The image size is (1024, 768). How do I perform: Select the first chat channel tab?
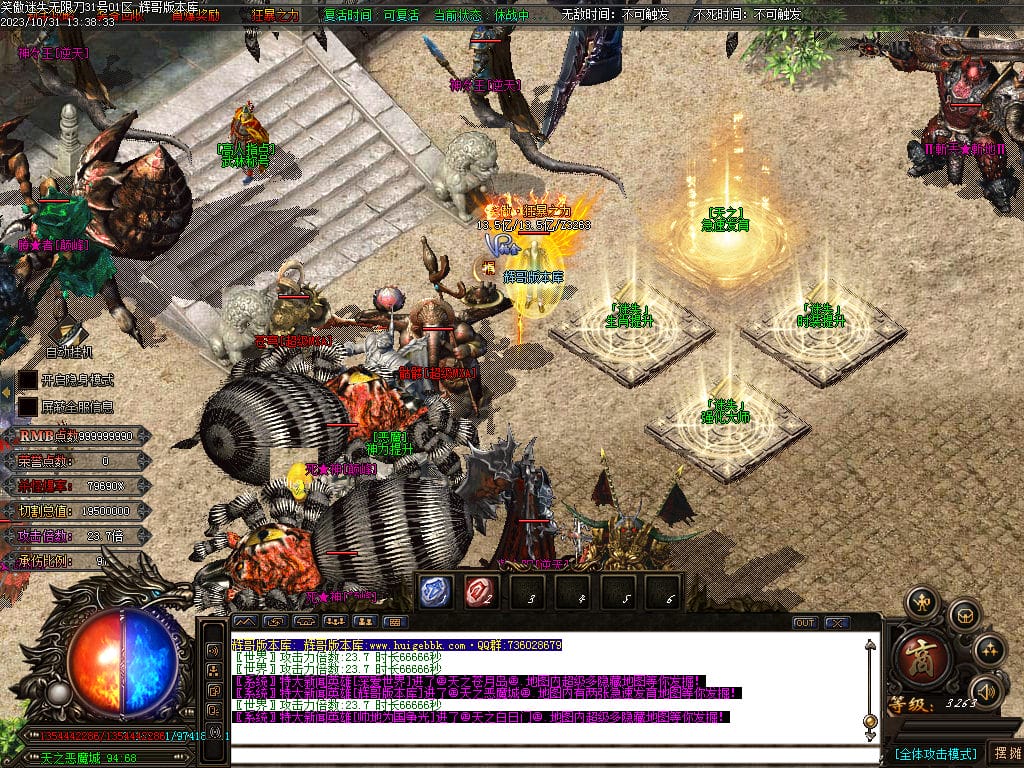245,622
